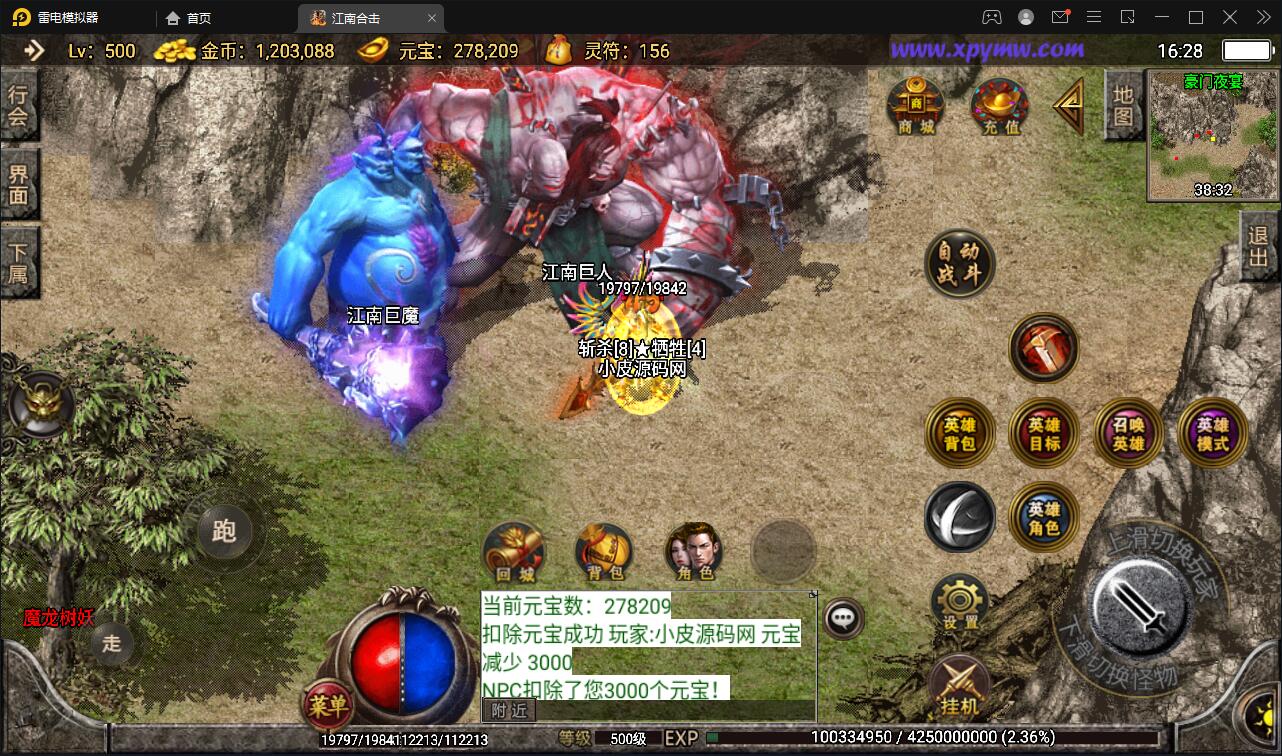The image size is (1282, 756).
Task: Open the 英雄背包 hero bag icon
Action: [959, 432]
